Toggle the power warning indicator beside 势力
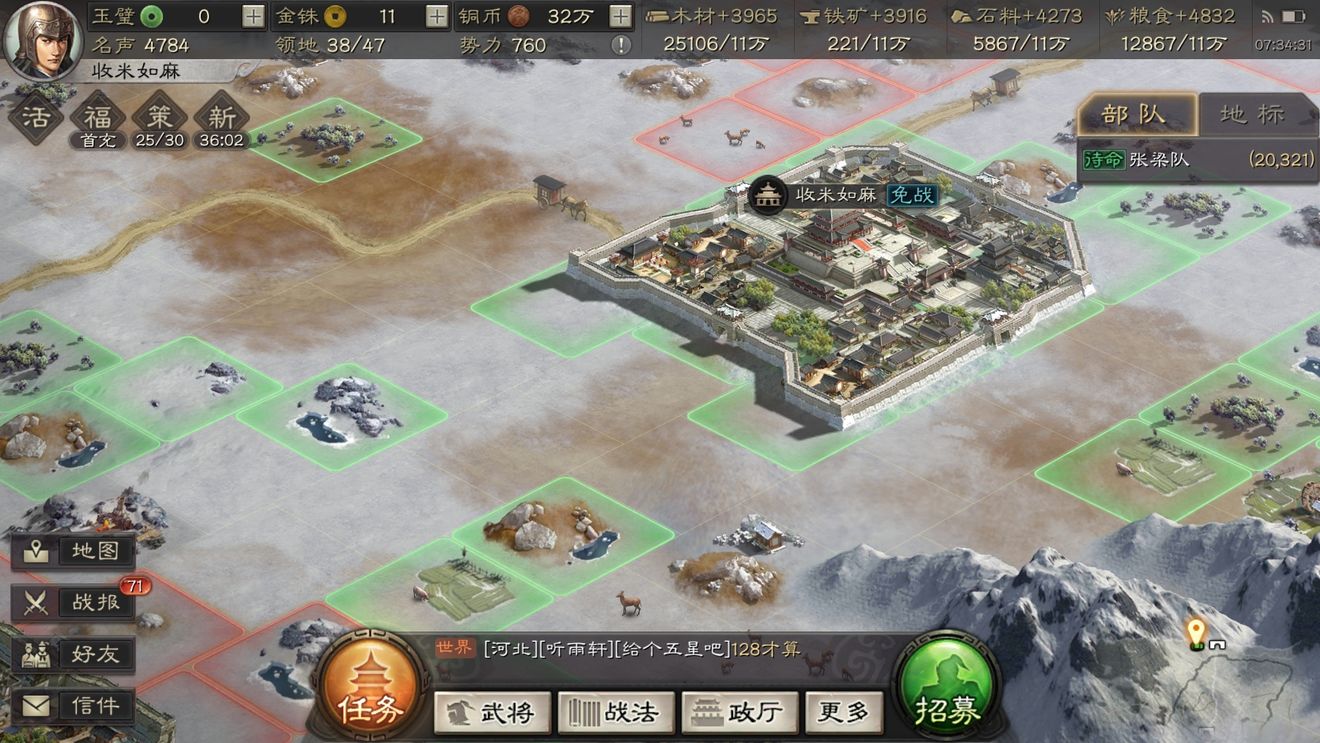 (620, 45)
